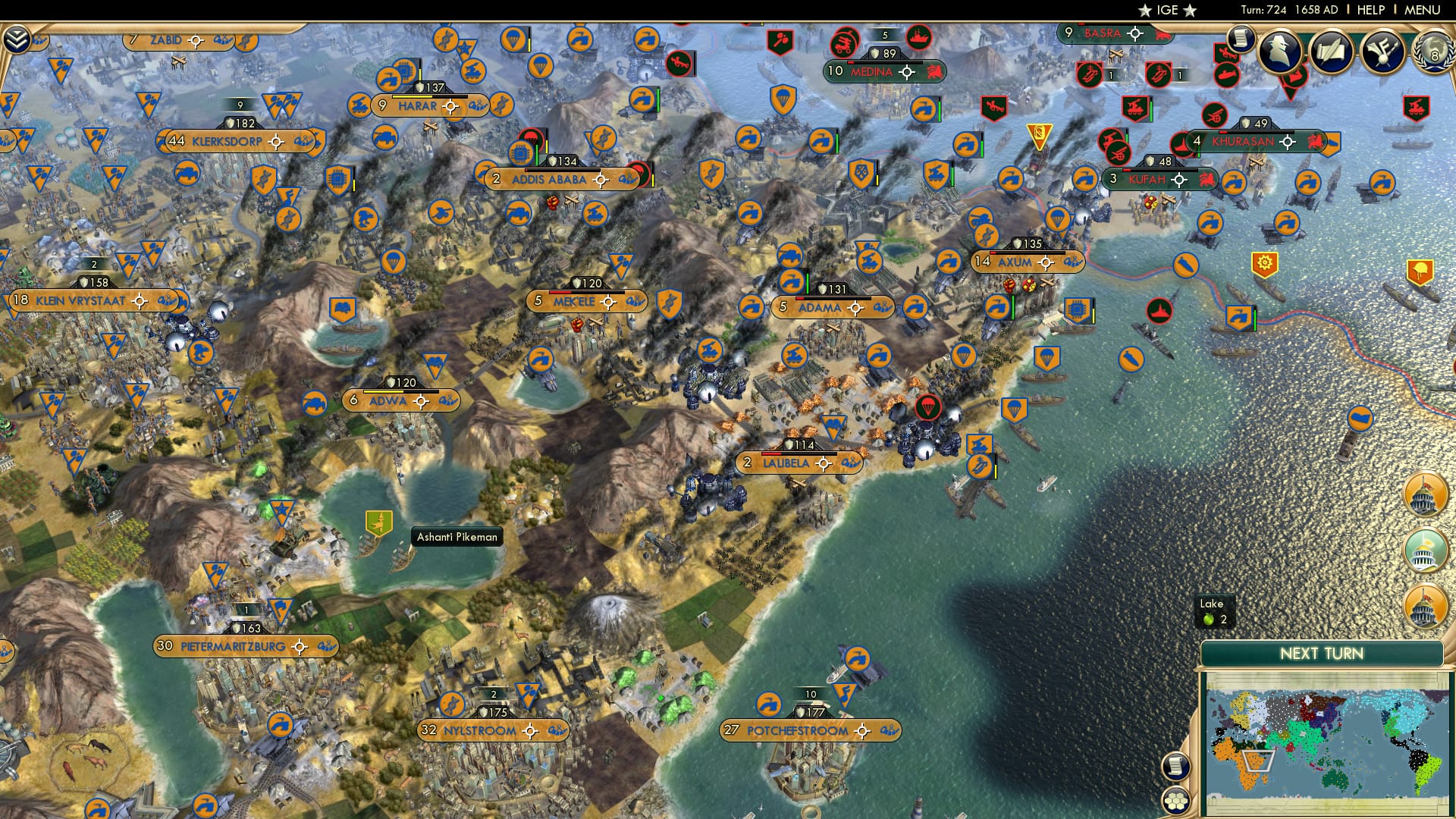Click the Klerksdorp city banner
This screenshot has width=1456, height=819.
[x=227, y=140]
